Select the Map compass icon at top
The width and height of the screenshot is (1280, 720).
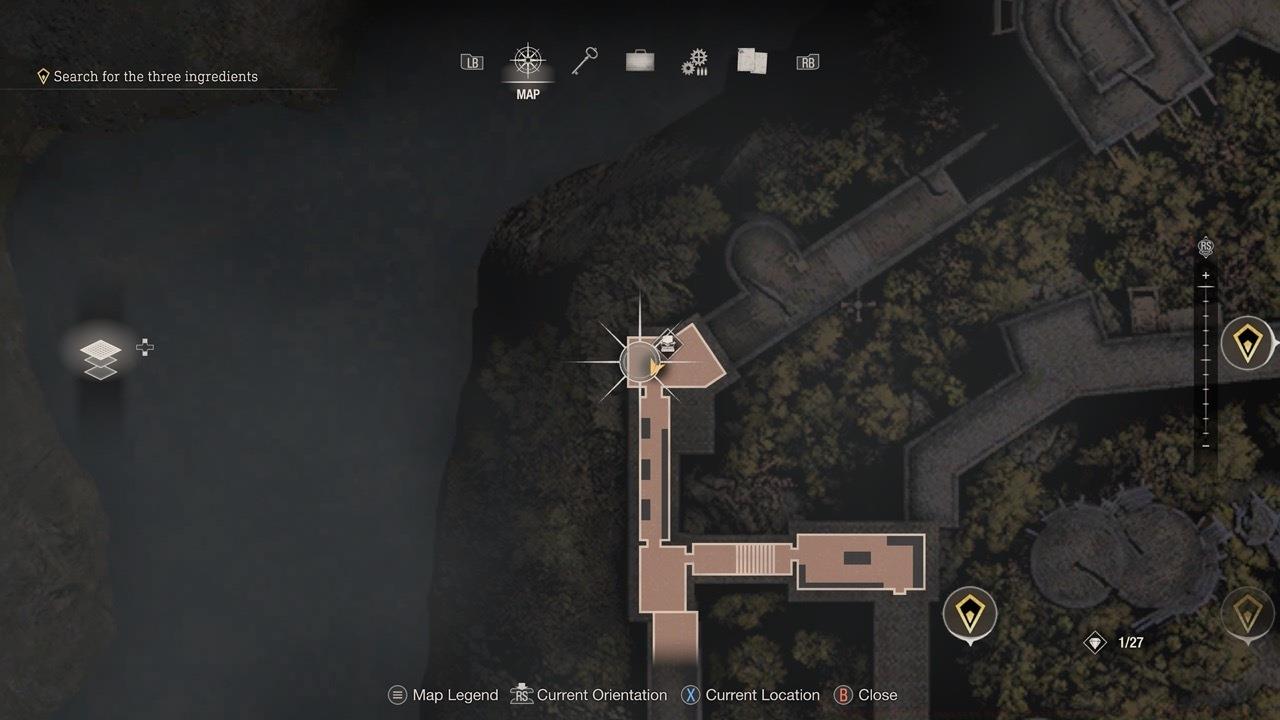pos(527,62)
